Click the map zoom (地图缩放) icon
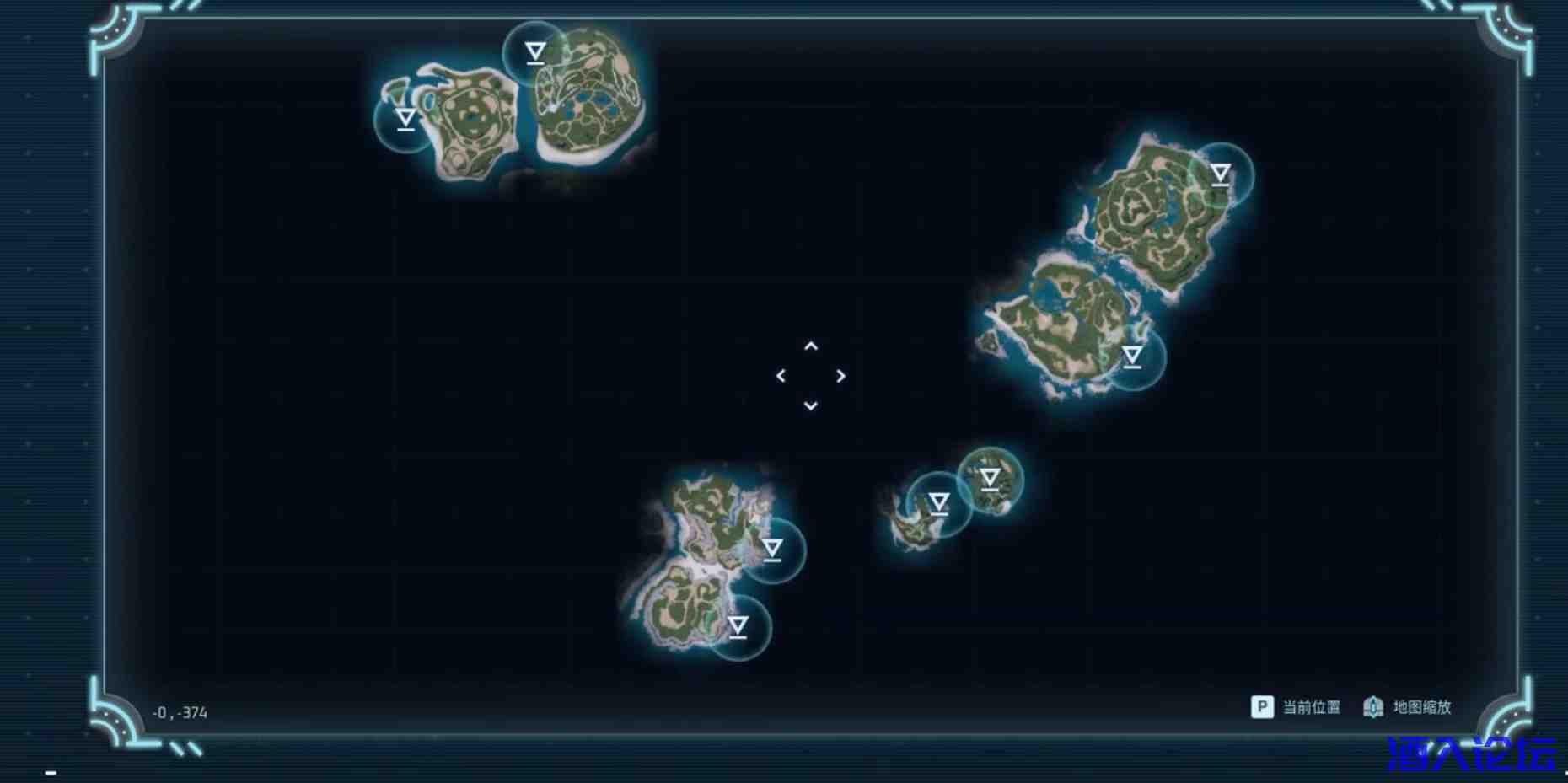 coord(1374,708)
